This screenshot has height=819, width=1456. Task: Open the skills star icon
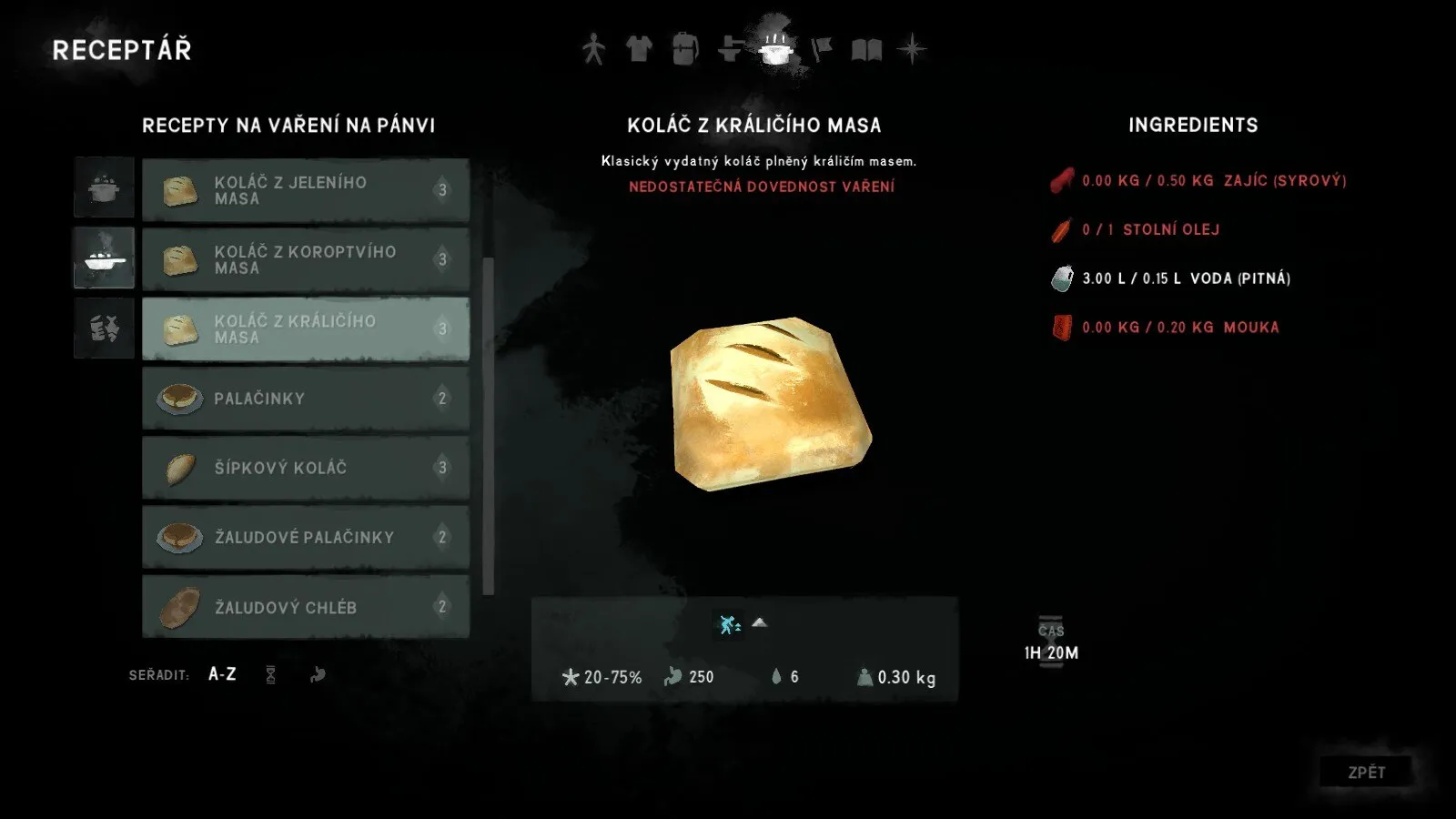(911, 50)
